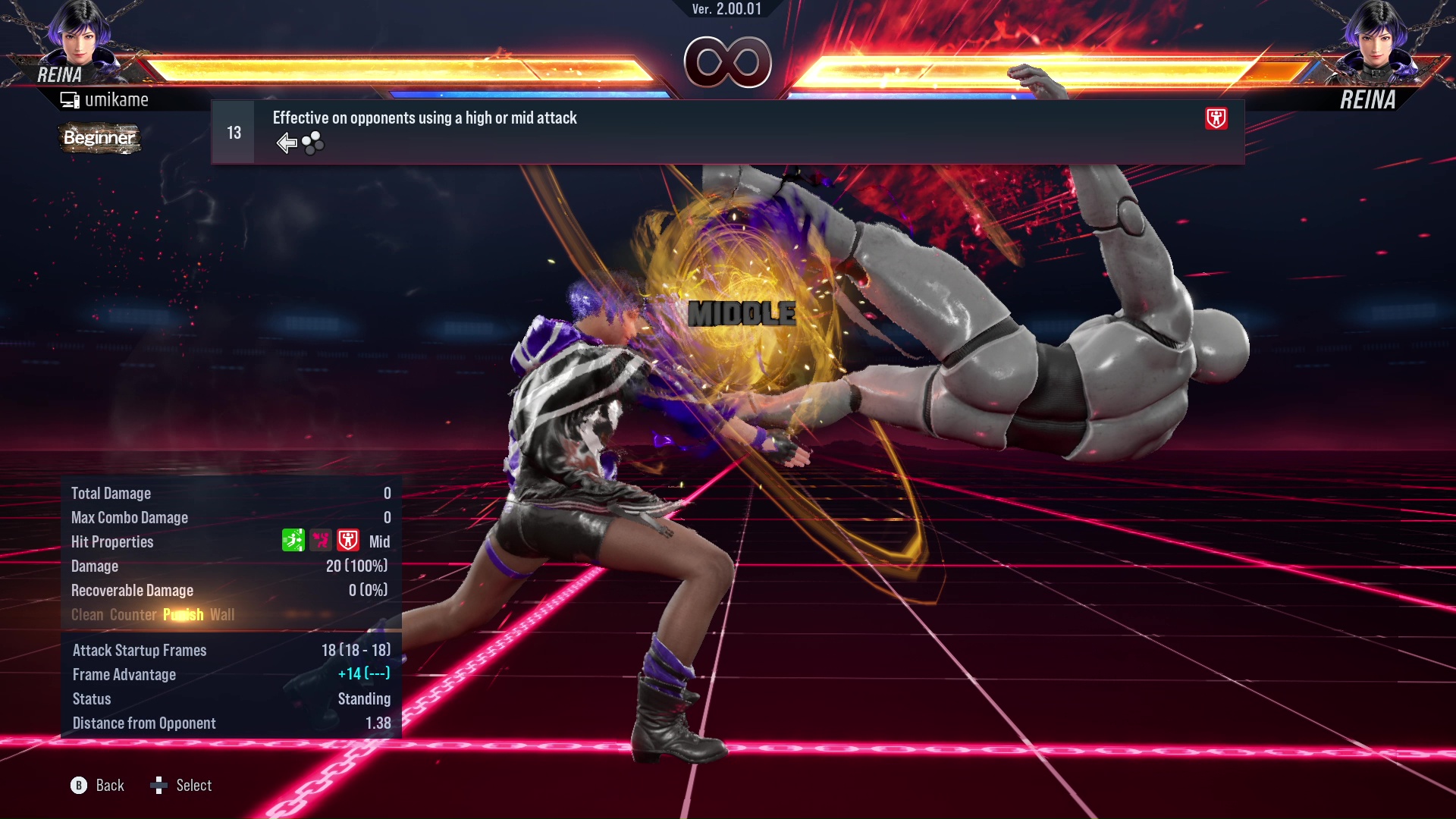
Task: Toggle the Wall damage filter
Action: [x=223, y=614]
